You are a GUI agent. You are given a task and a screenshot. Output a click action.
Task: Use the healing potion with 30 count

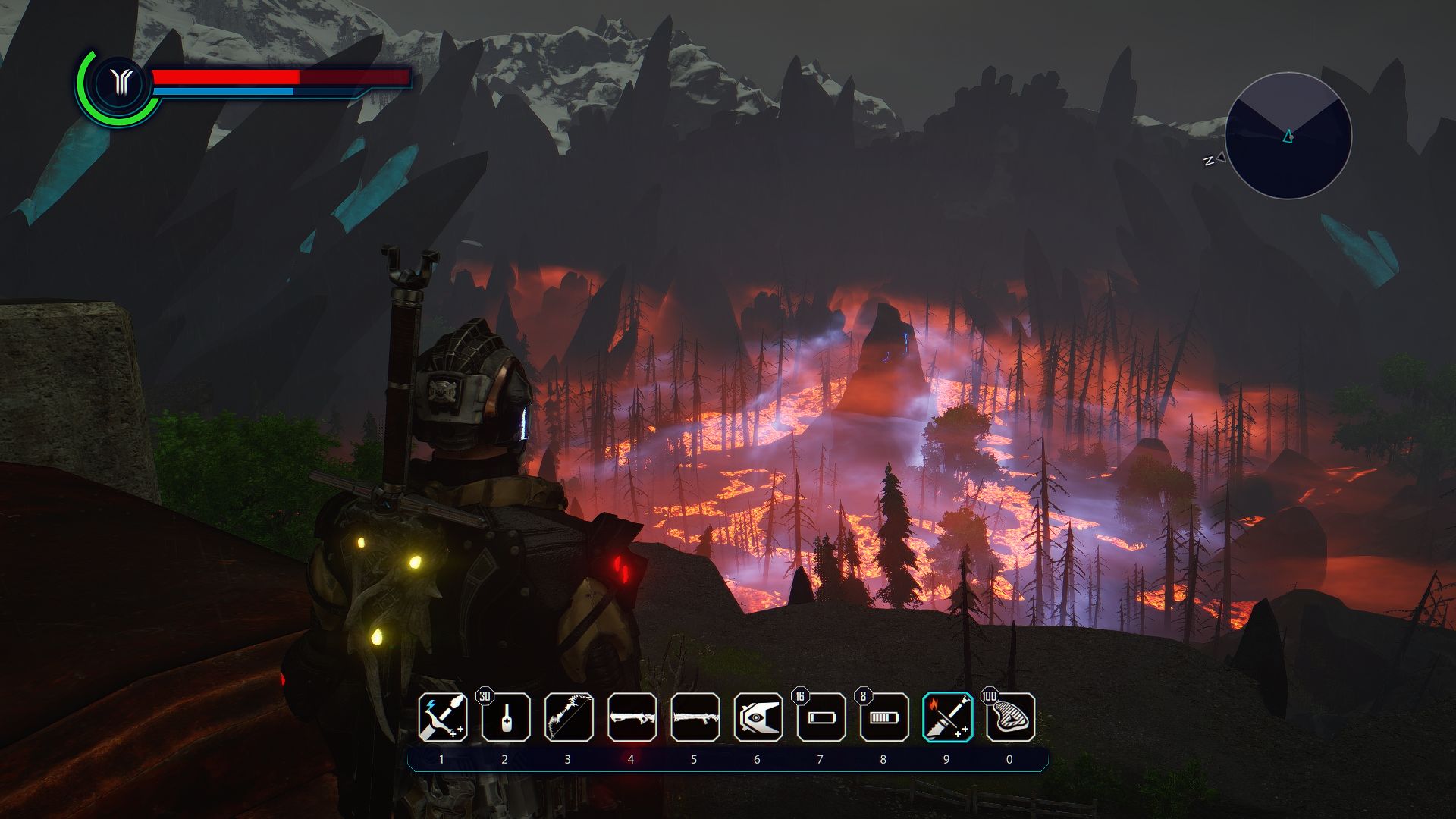(x=506, y=717)
